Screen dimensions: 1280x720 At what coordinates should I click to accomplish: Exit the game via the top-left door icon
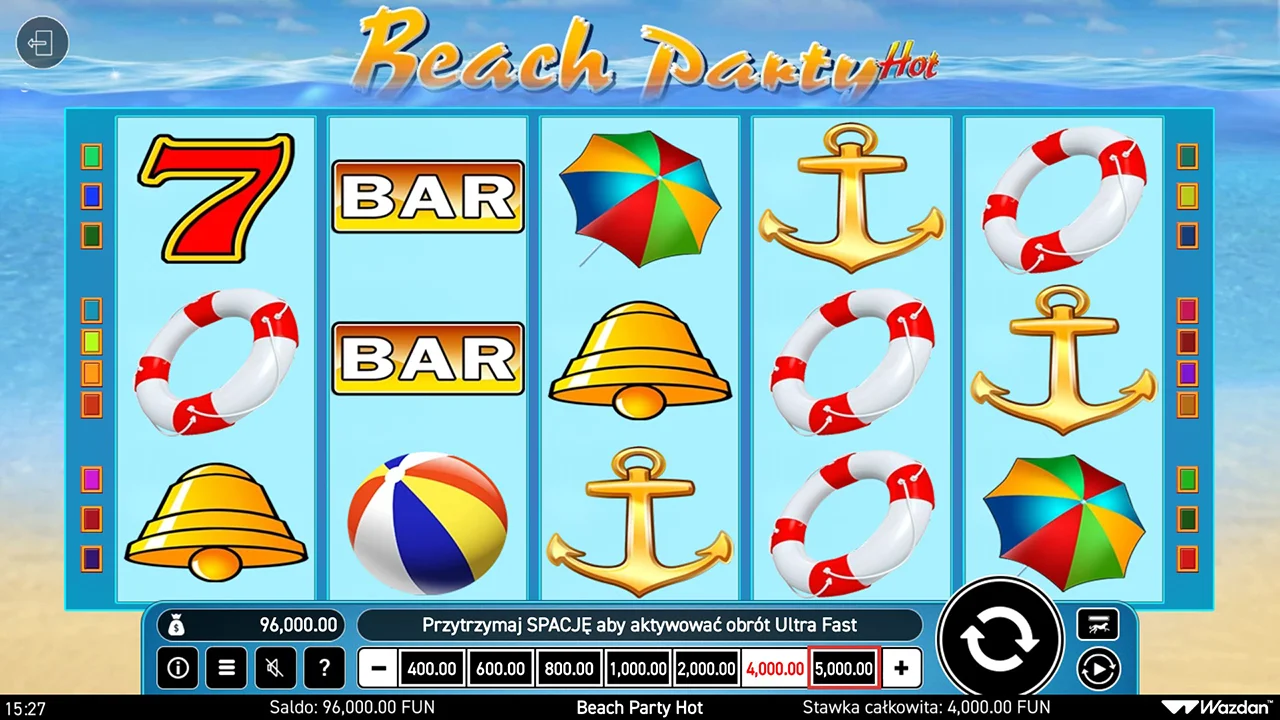42,44
